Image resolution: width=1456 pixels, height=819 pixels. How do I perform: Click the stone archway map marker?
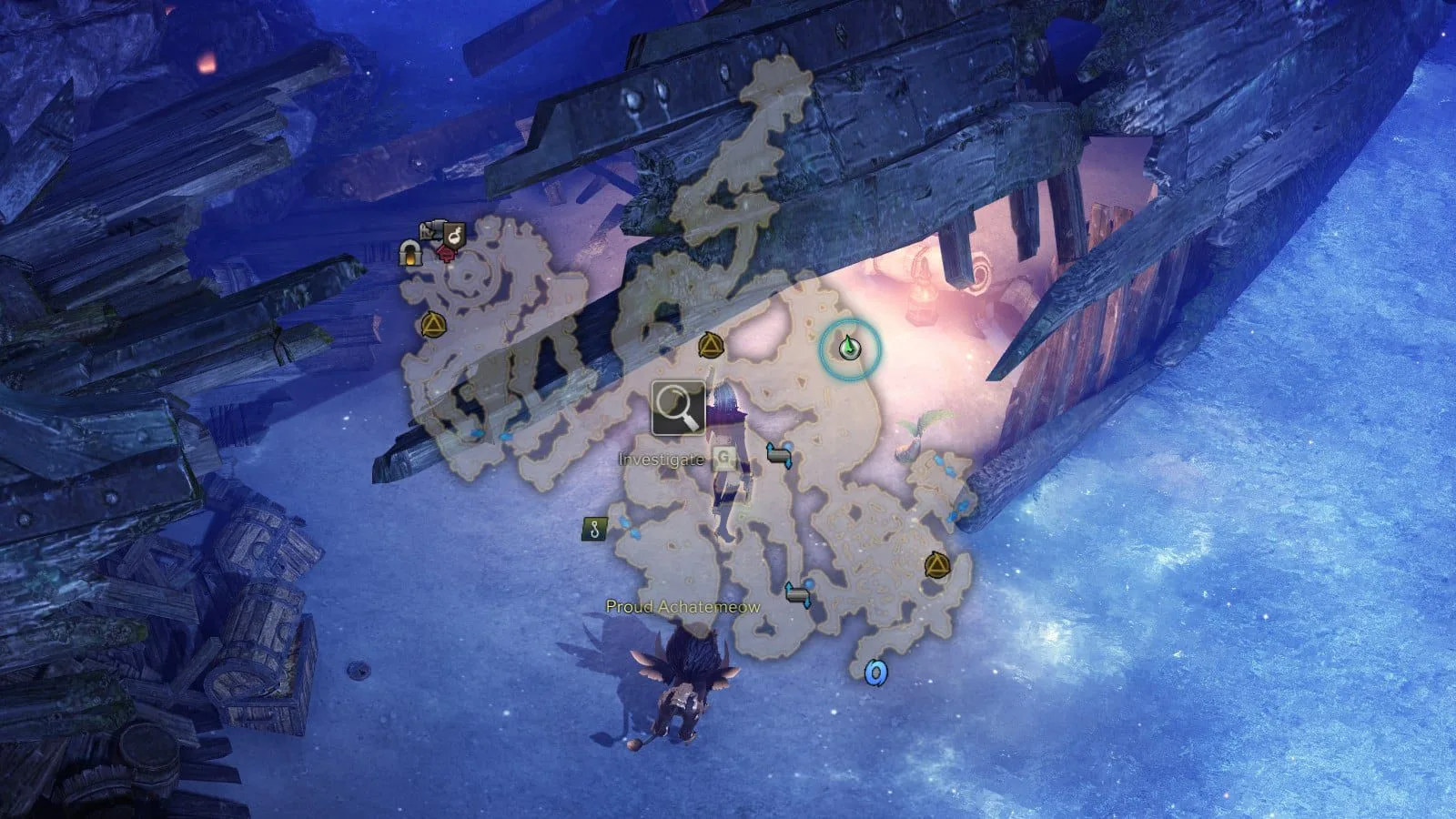411,254
